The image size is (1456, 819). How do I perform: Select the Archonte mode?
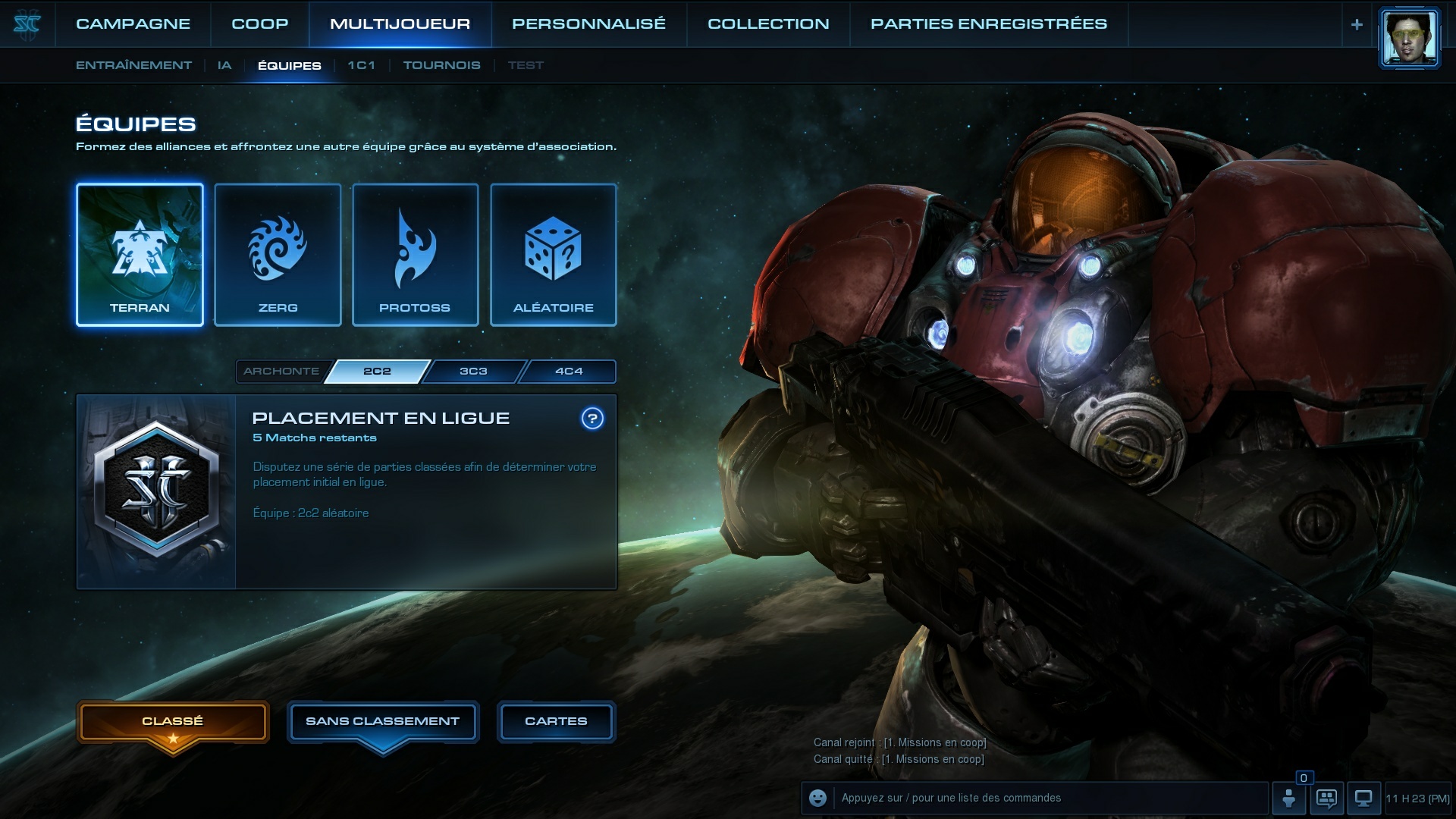click(281, 371)
